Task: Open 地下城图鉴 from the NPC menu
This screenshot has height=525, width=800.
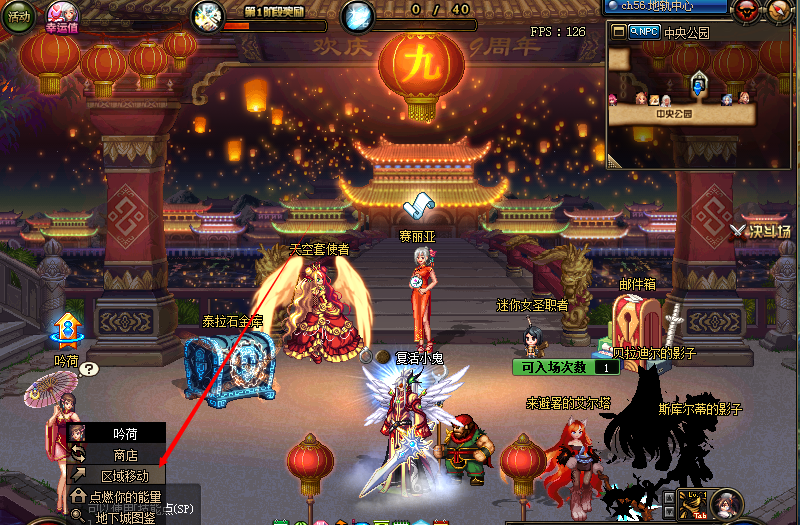Action: 125,517
